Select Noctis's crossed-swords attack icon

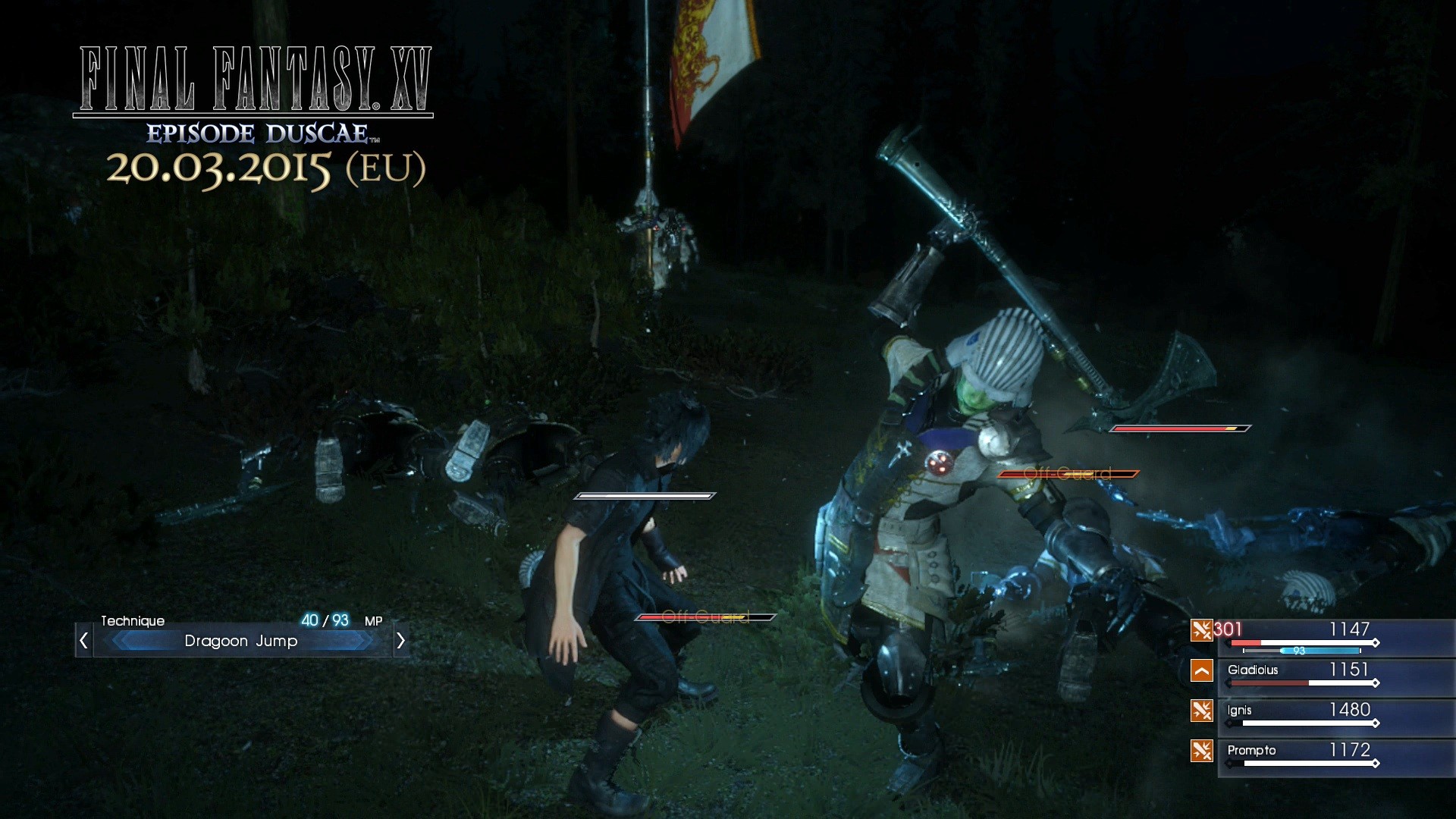1203,630
